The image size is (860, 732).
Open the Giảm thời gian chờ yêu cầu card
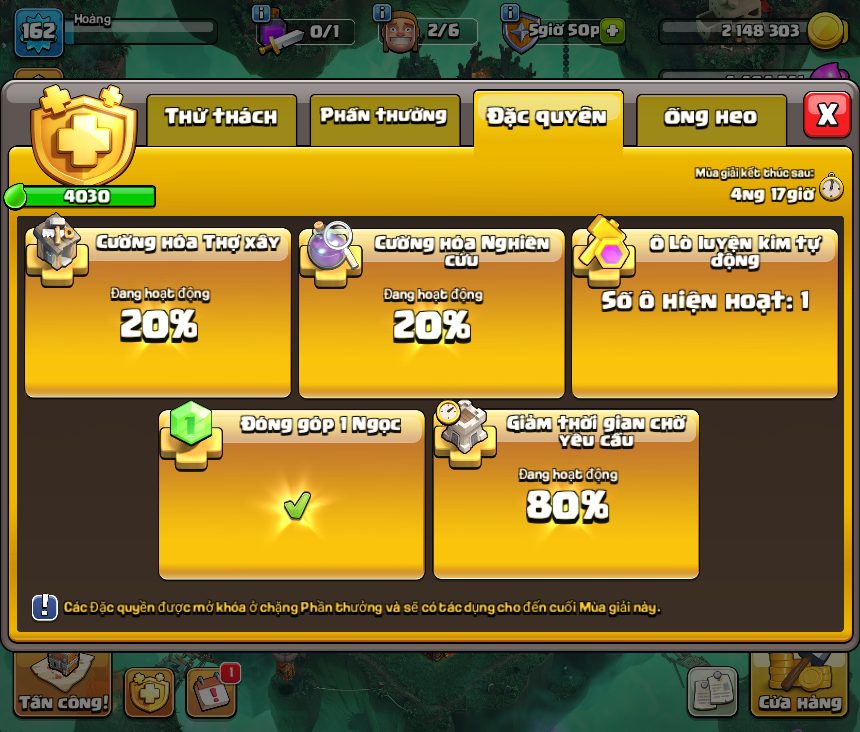(x=565, y=494)
